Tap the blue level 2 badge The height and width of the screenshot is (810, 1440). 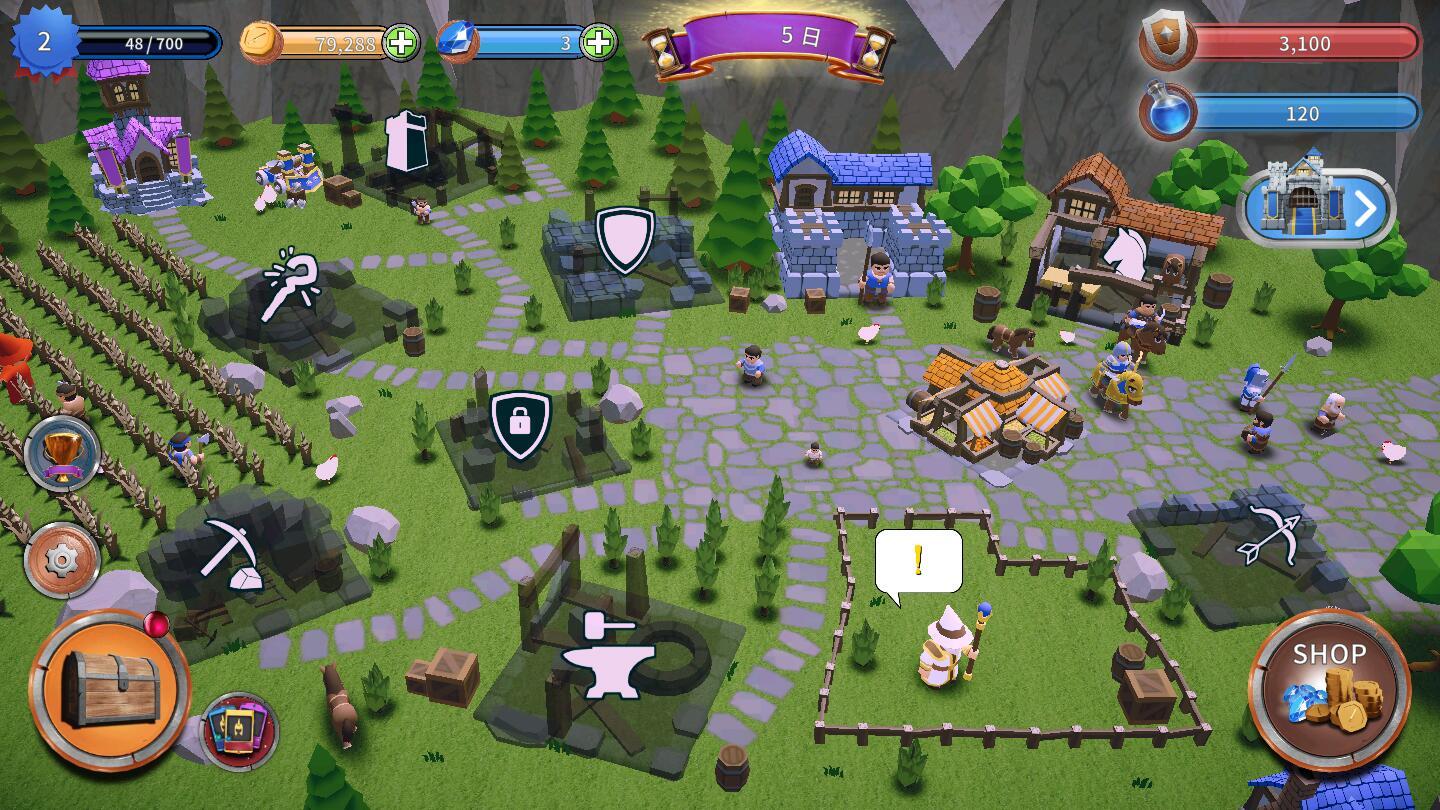click(44, 42)
